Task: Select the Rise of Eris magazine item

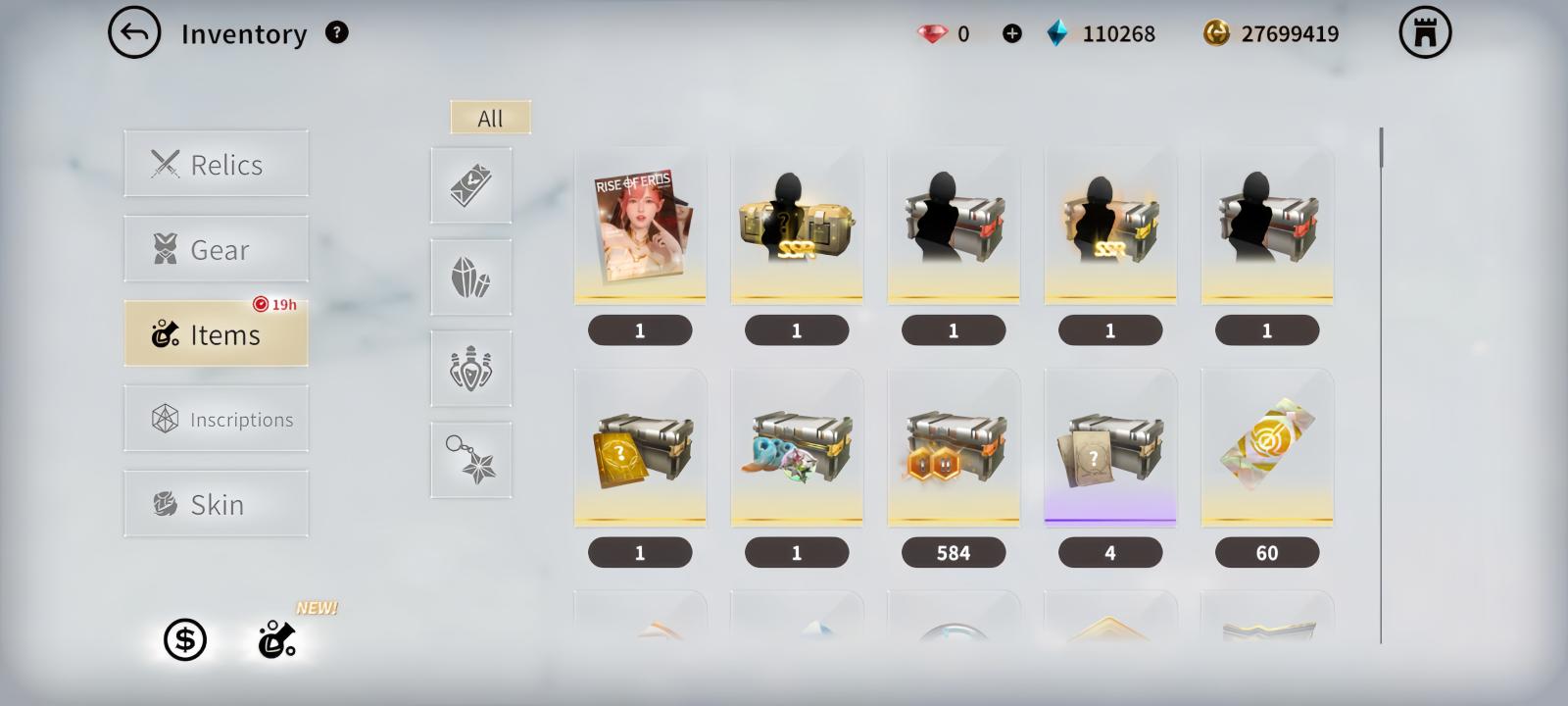Action: point(640,226)
